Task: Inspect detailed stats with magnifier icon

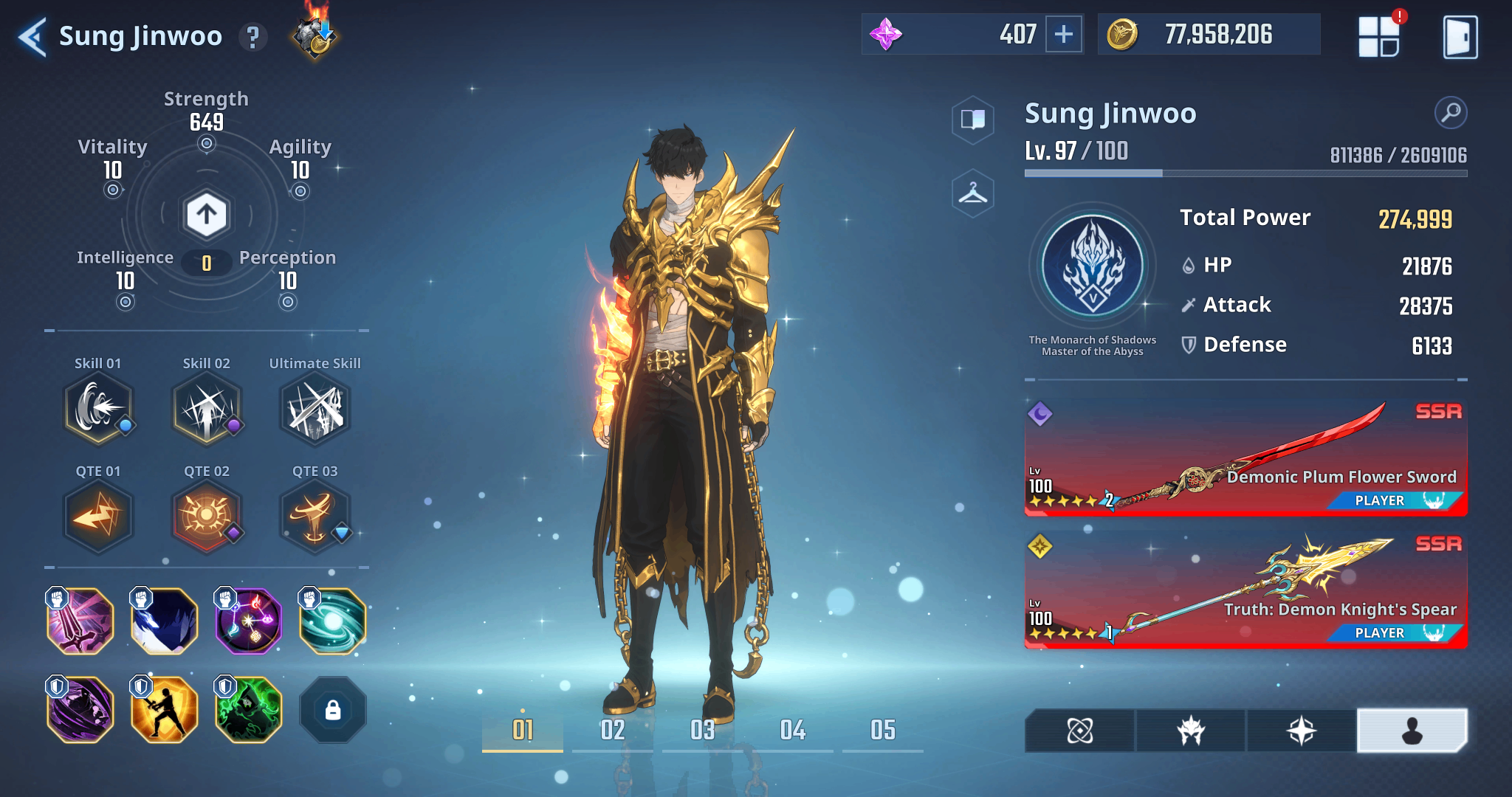Action: coord(1450,113)
